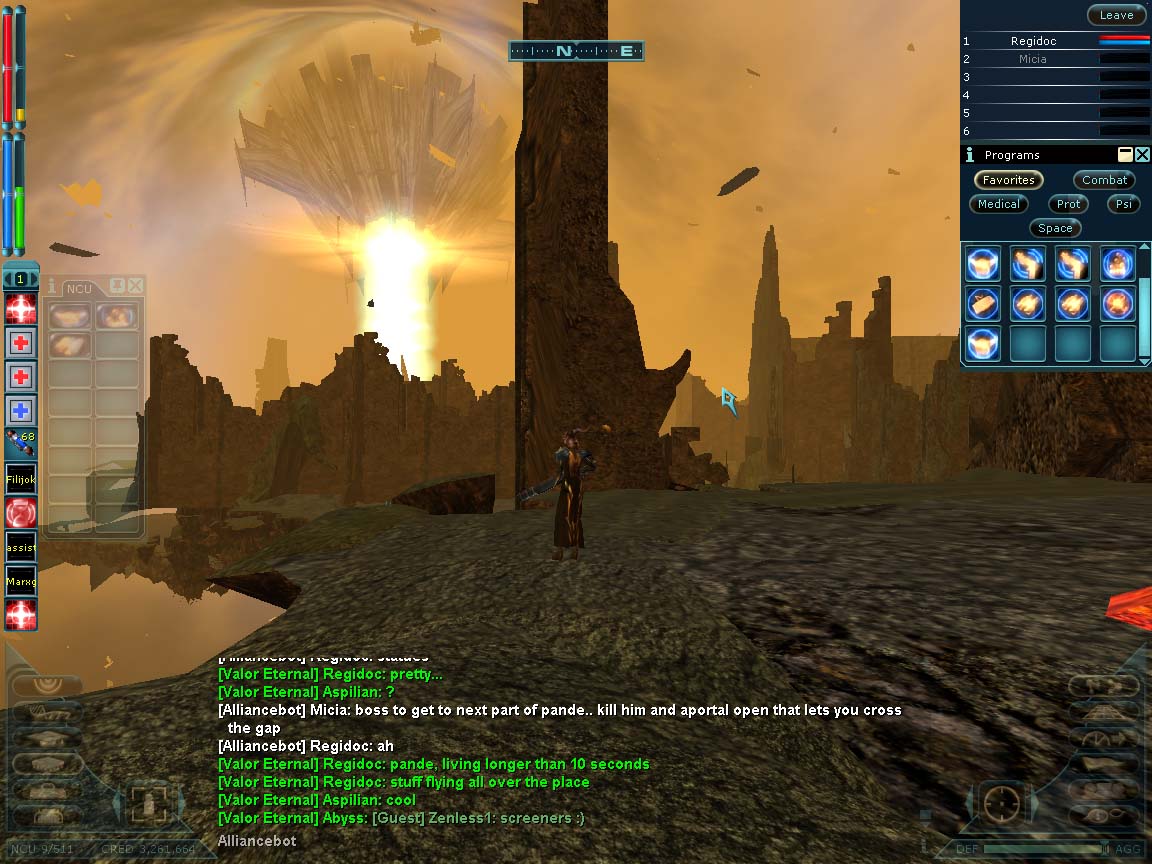Use the stim item with count 68
1152x864 pixels.
21,443
